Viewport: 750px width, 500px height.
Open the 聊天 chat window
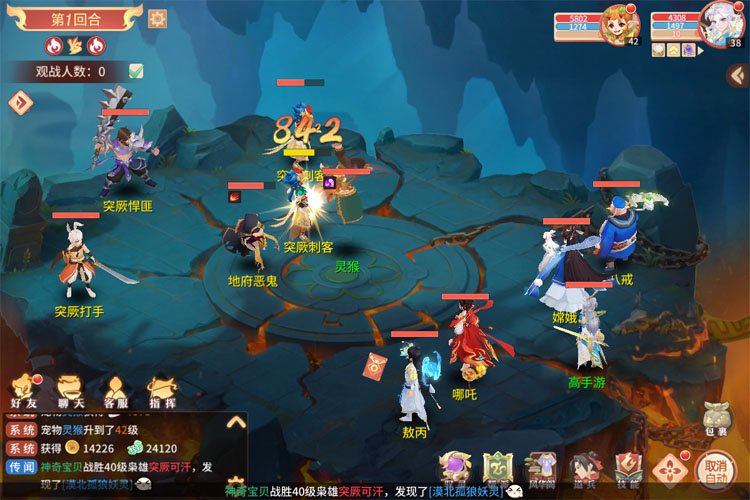(x=70, y=390)
